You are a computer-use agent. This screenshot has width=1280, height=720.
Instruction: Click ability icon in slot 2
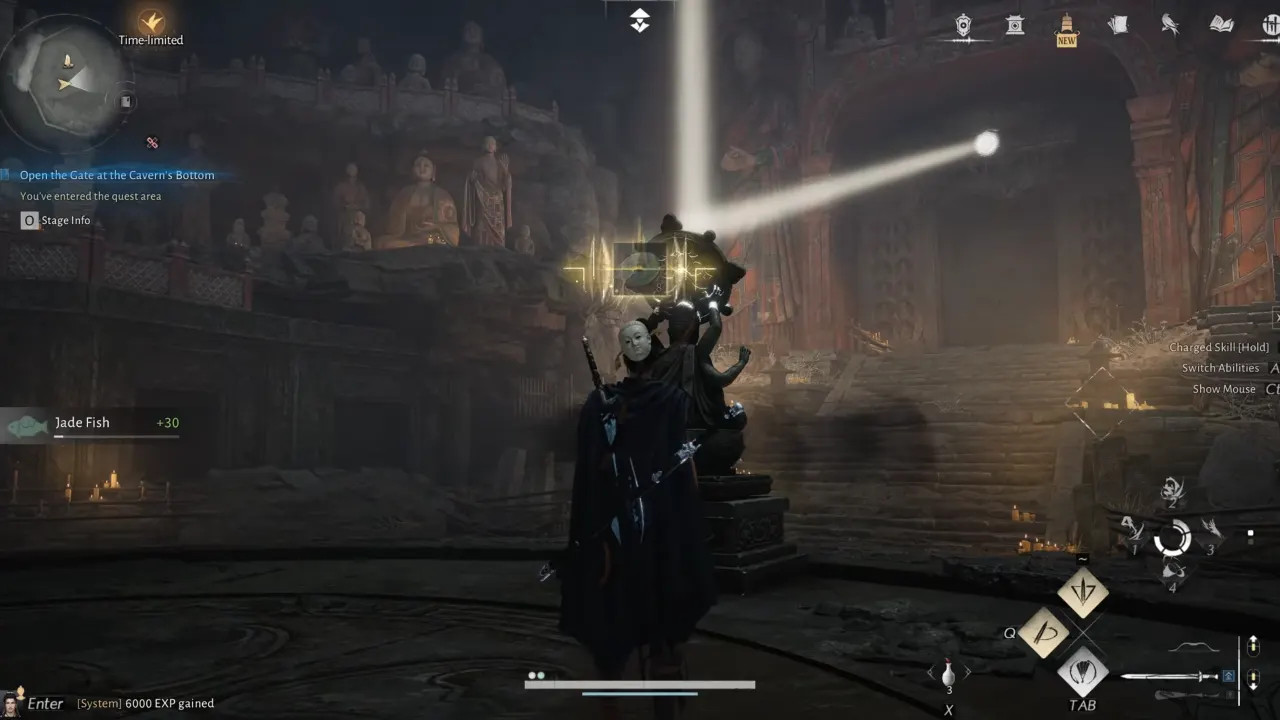(x=1172, y=490)
